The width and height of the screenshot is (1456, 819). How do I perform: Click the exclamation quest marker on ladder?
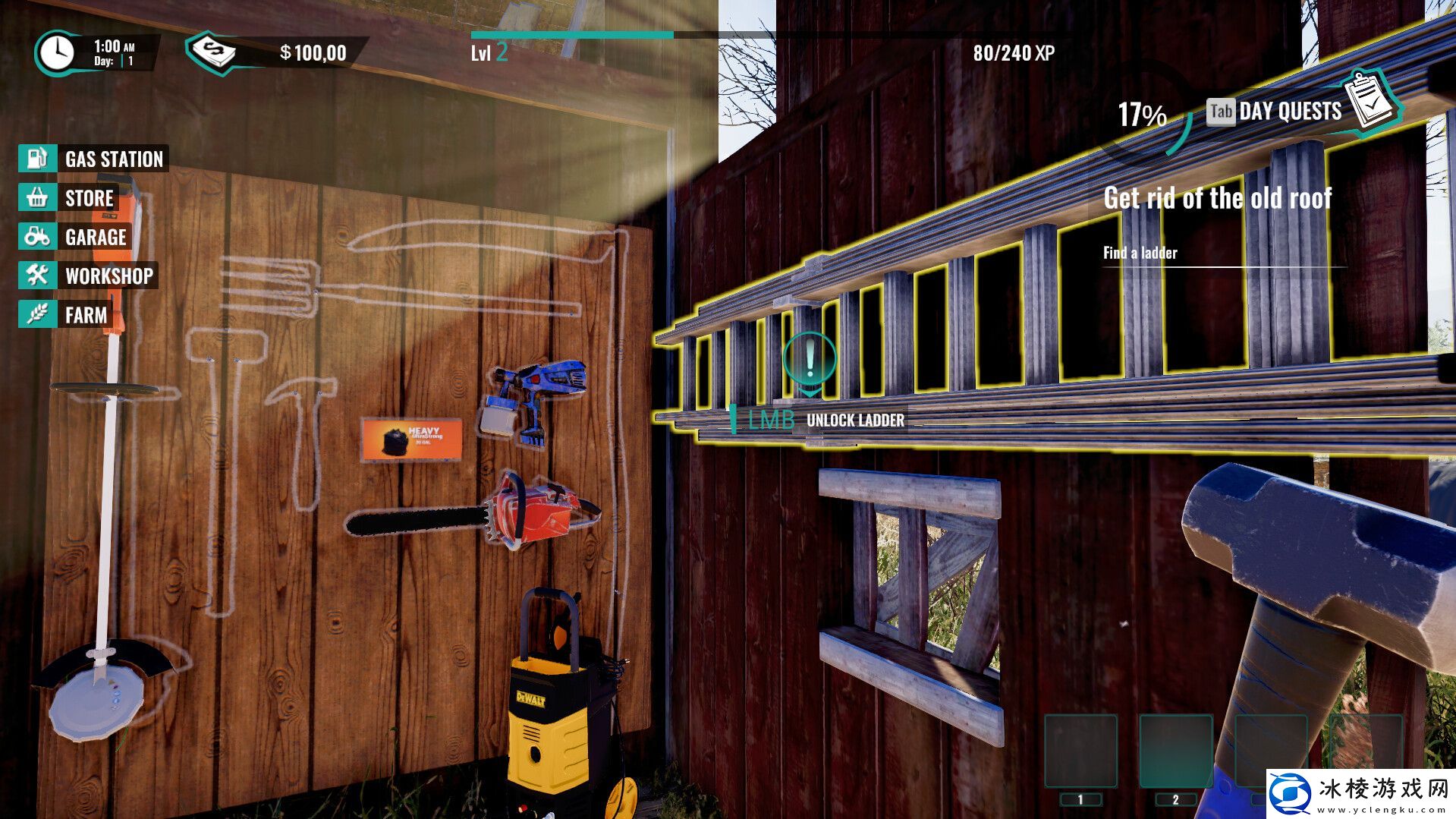coord(810,358)
